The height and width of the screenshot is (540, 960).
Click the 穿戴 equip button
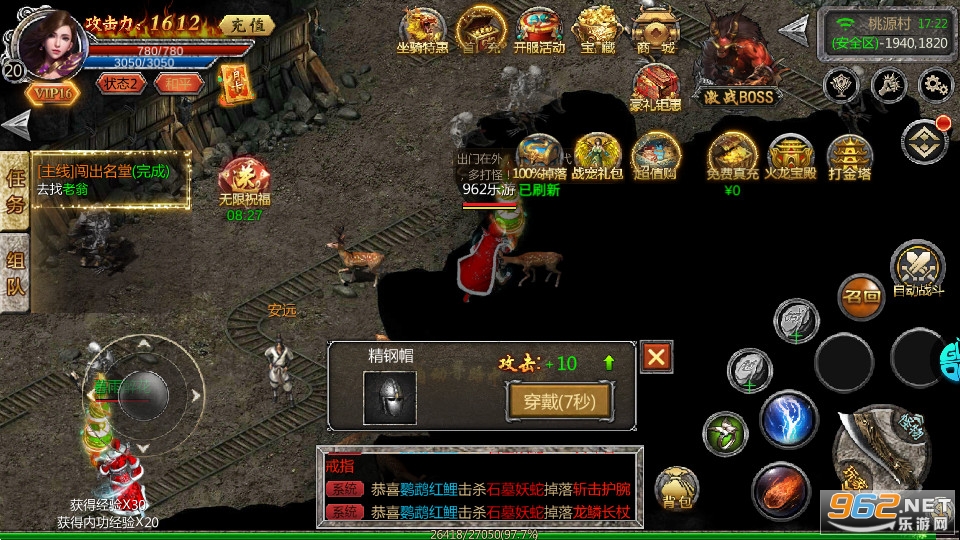coord(559,401)
